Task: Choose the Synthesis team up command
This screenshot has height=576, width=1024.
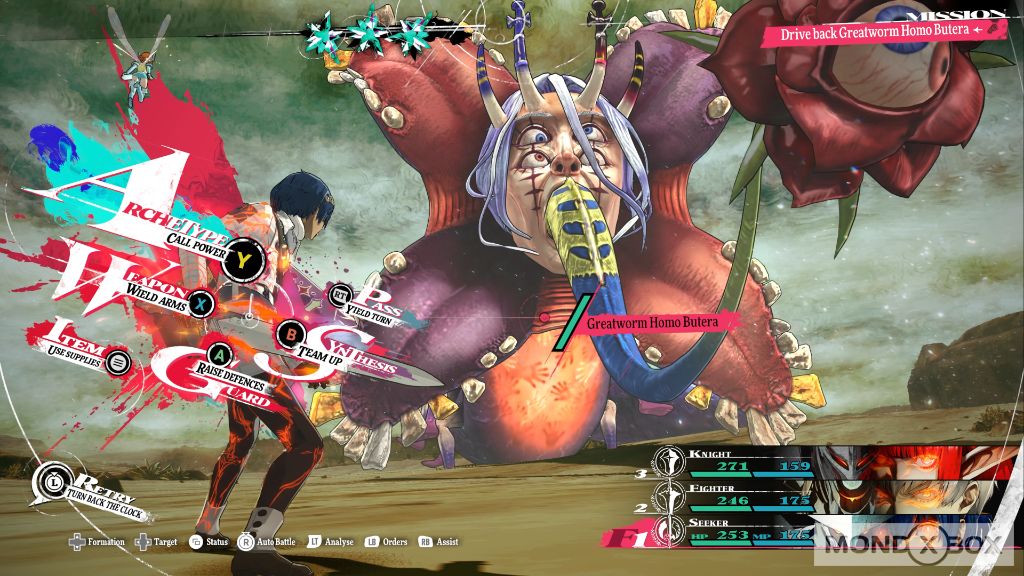Action: click(x=291, y=332)
